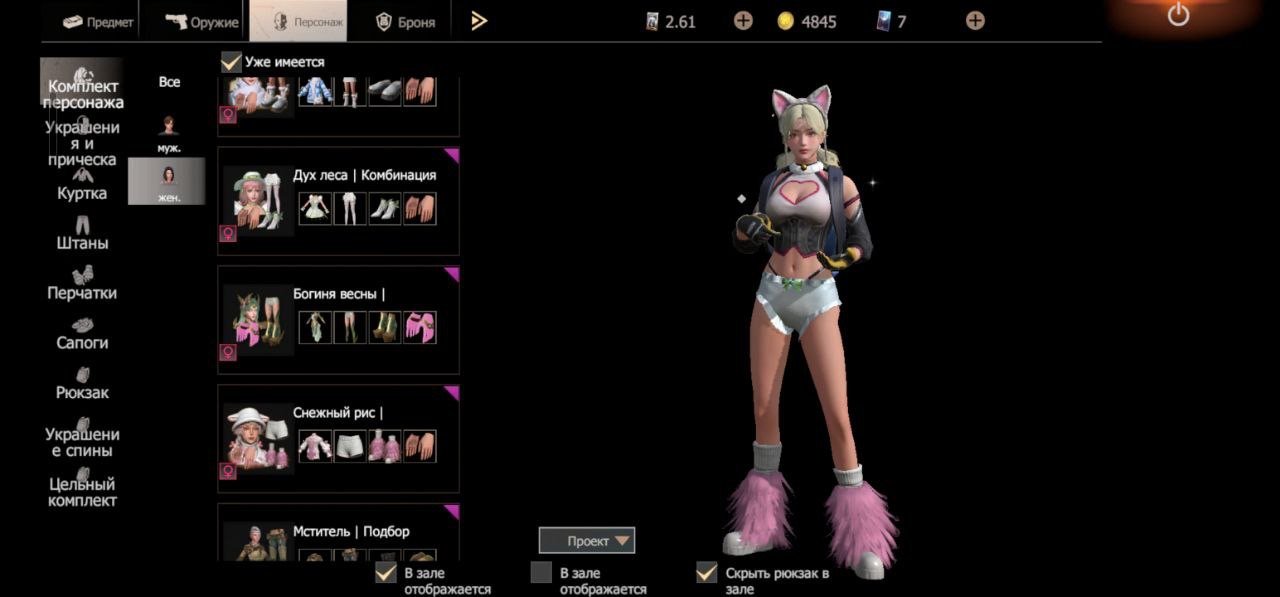
Task: Toggle the Уже имеется checkbox
Action: 231,62
